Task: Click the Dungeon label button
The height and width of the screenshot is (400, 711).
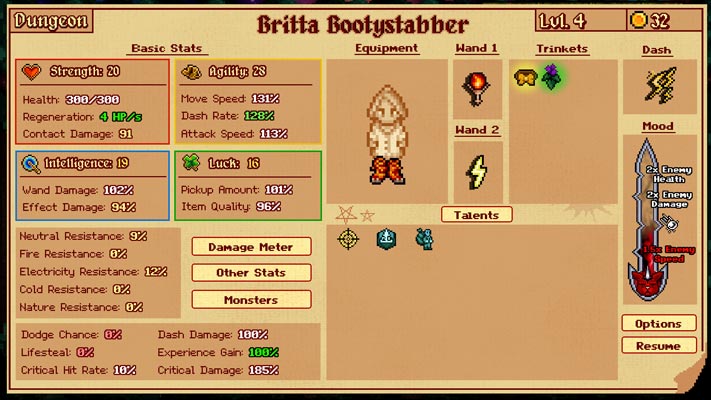Action: tap(51, 21)
